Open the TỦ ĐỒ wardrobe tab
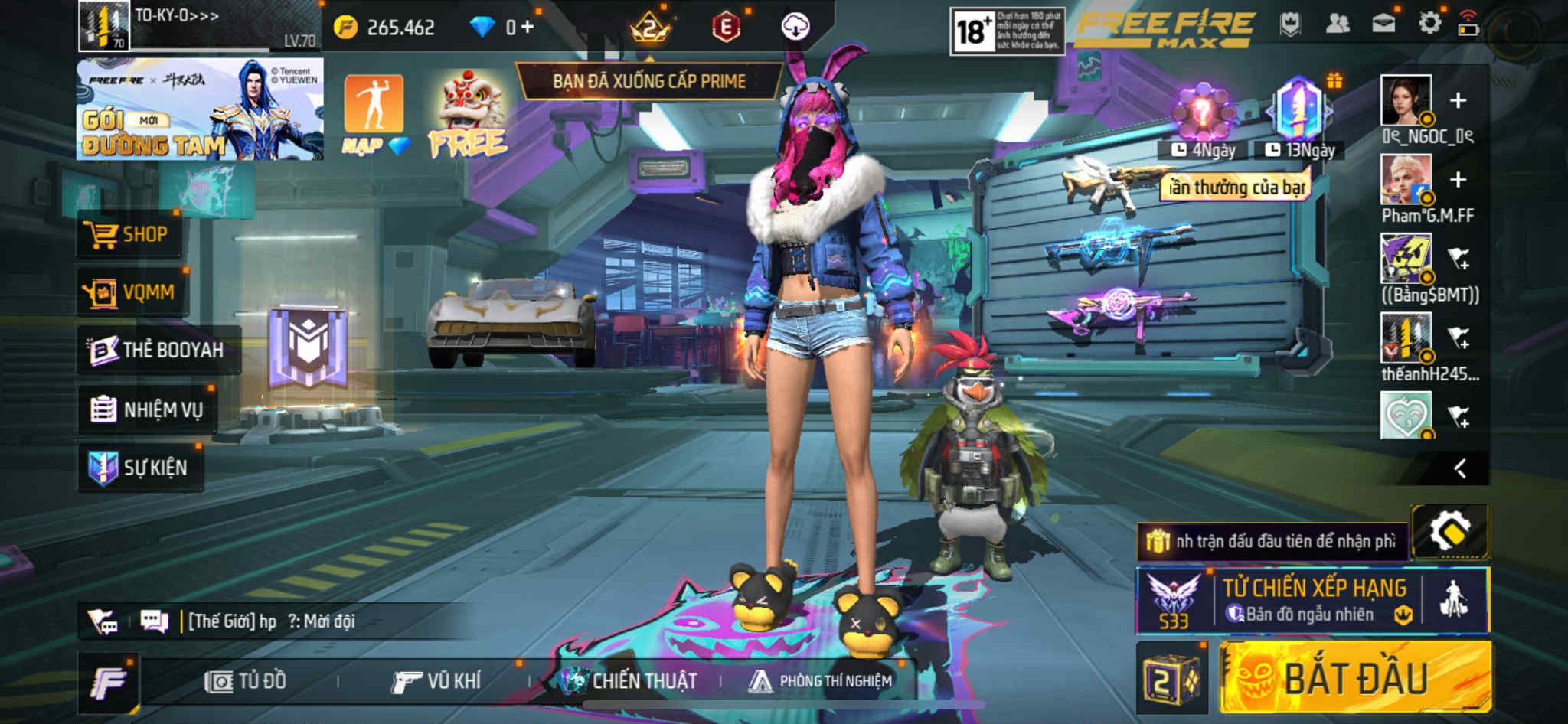The height and width of the screenshot is (724, 1568). pyautogui.click(x=247, y=681)
